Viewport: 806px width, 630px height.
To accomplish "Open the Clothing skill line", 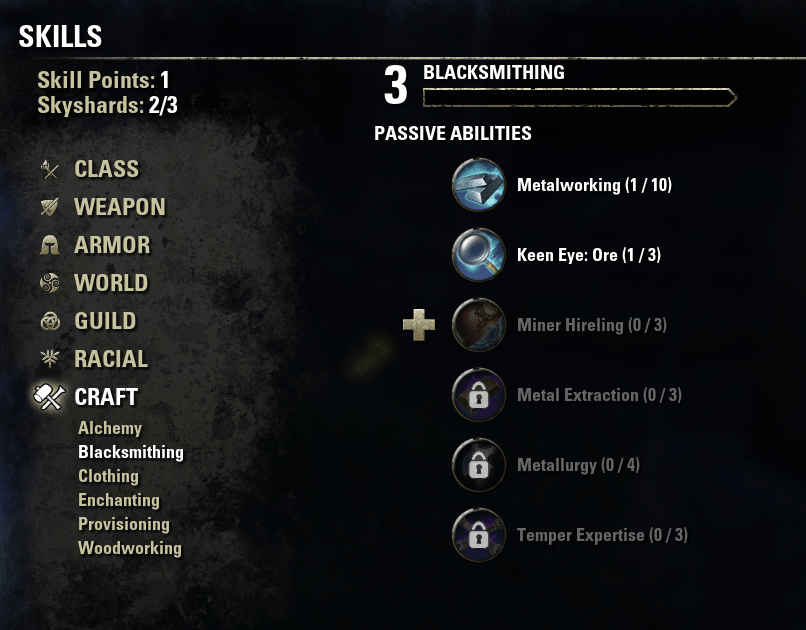I will (x=108, y=476).
